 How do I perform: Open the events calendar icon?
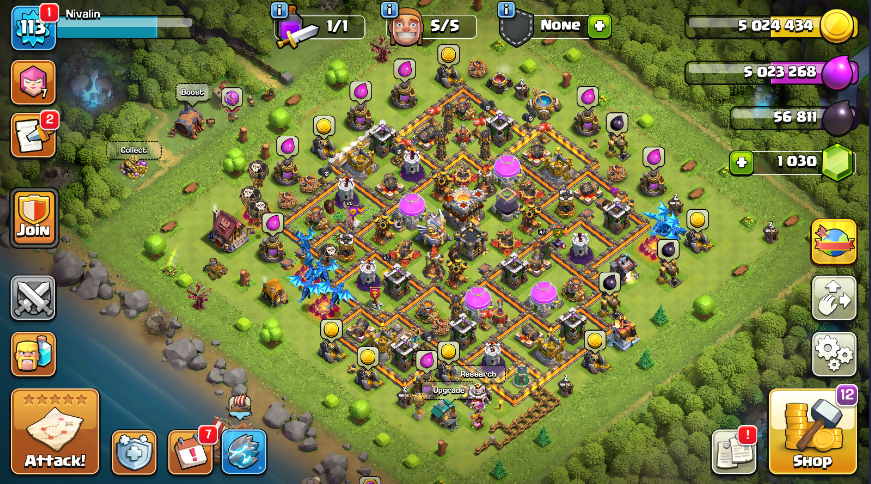(189, 451)
